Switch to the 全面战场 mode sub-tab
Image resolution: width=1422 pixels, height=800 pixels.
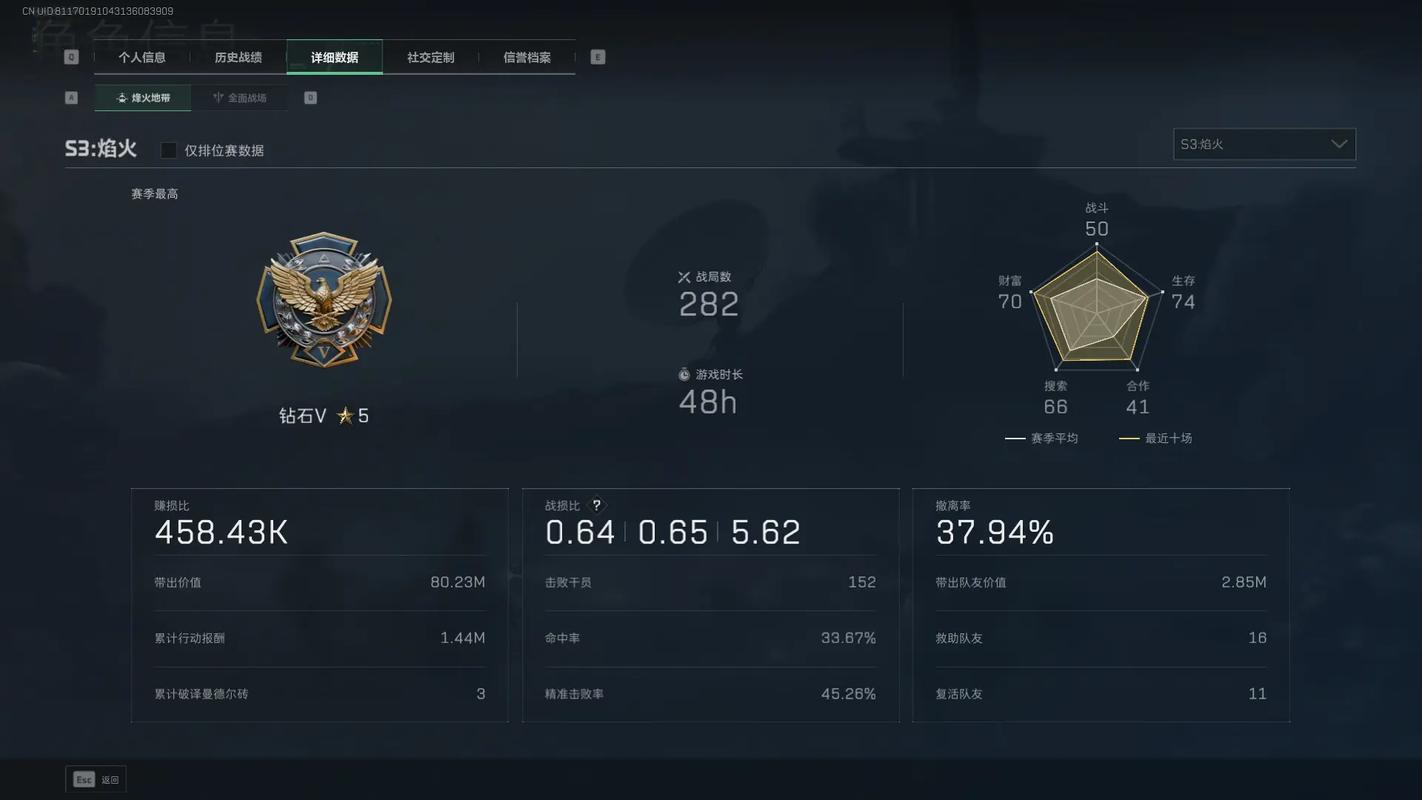pos(239,98)
